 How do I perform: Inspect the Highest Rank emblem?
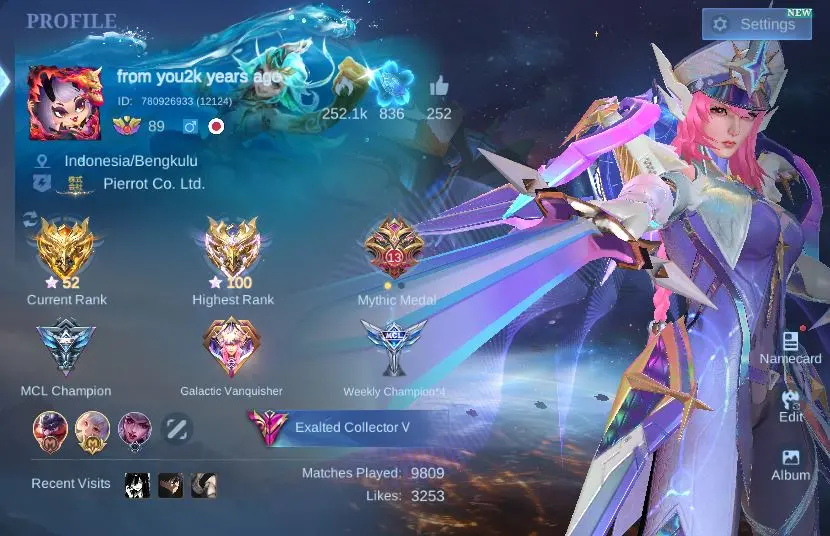point(232,250)
